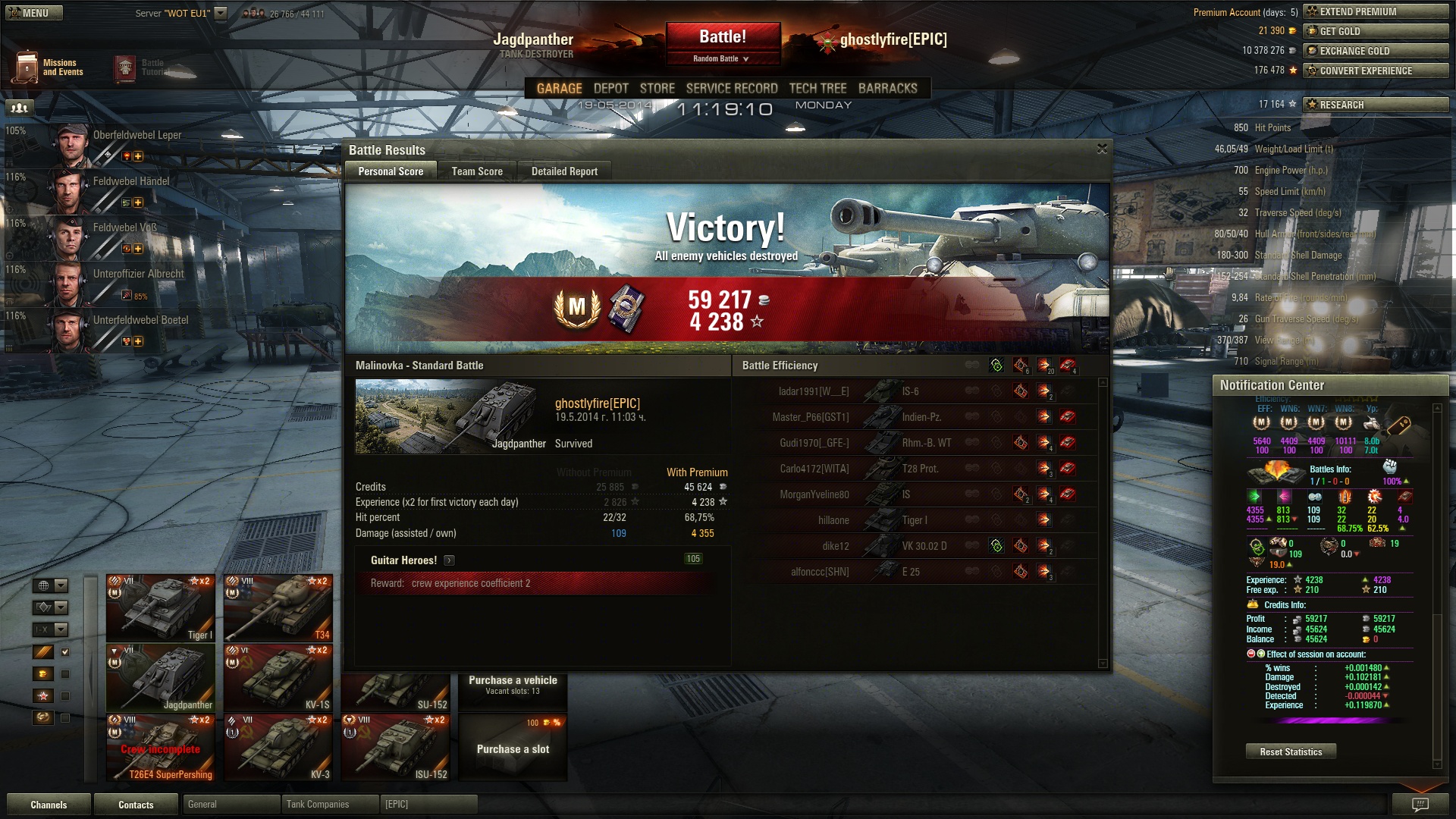Open the DEPOT section
Viewport: 1456px width, 819px height.
(610, 89)
